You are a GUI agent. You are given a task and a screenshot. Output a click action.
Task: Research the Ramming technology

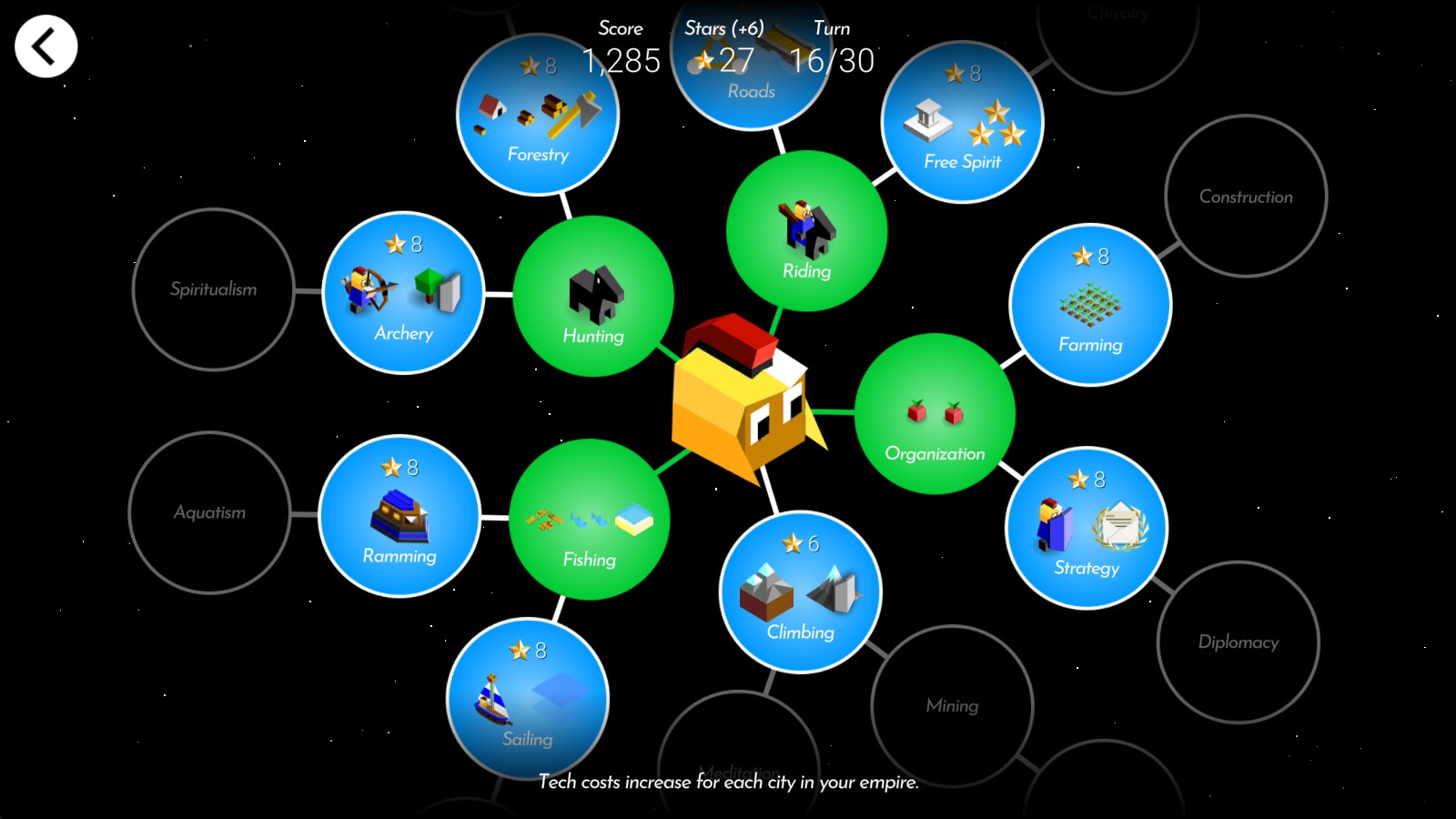pos(399,516)
